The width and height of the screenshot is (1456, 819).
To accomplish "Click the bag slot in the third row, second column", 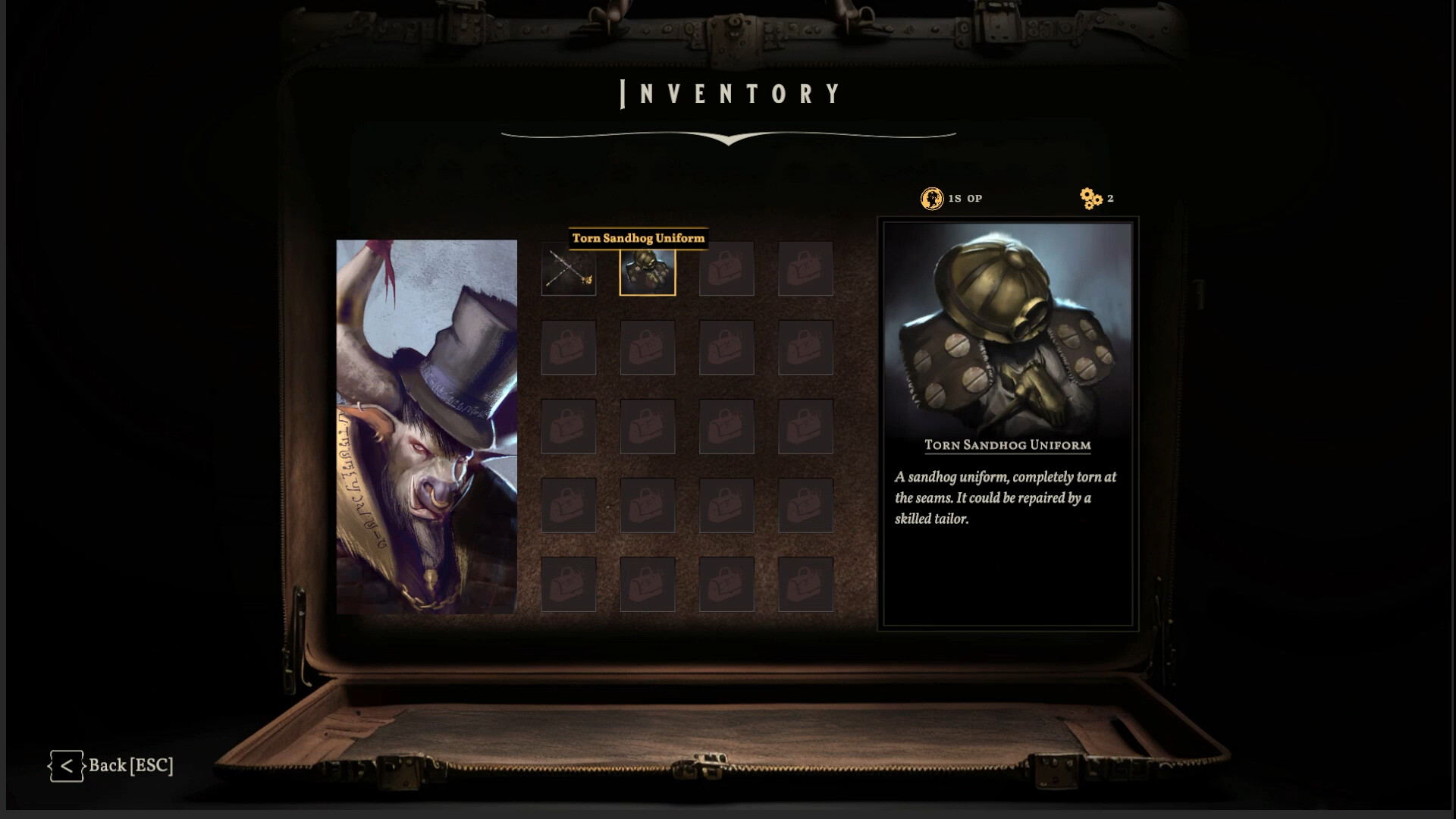I will (x=648, y=426).
